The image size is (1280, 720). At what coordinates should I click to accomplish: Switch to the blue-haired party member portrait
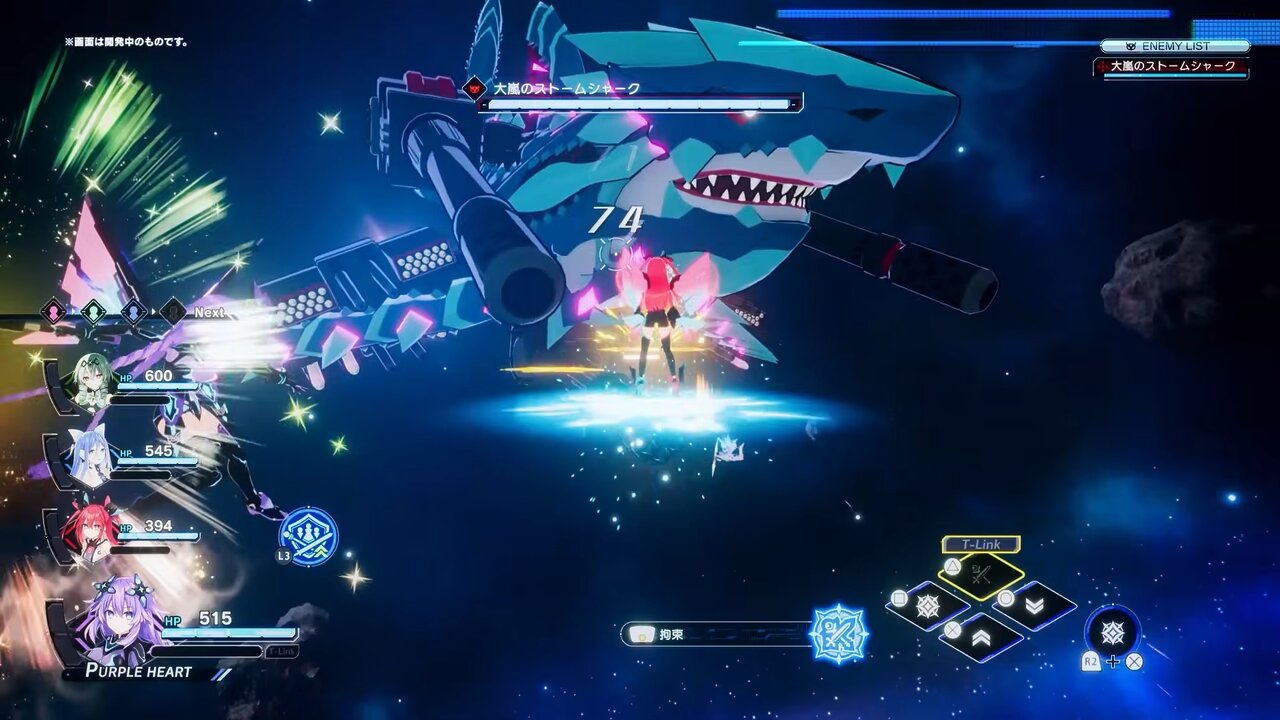click(x=89, y=459)
